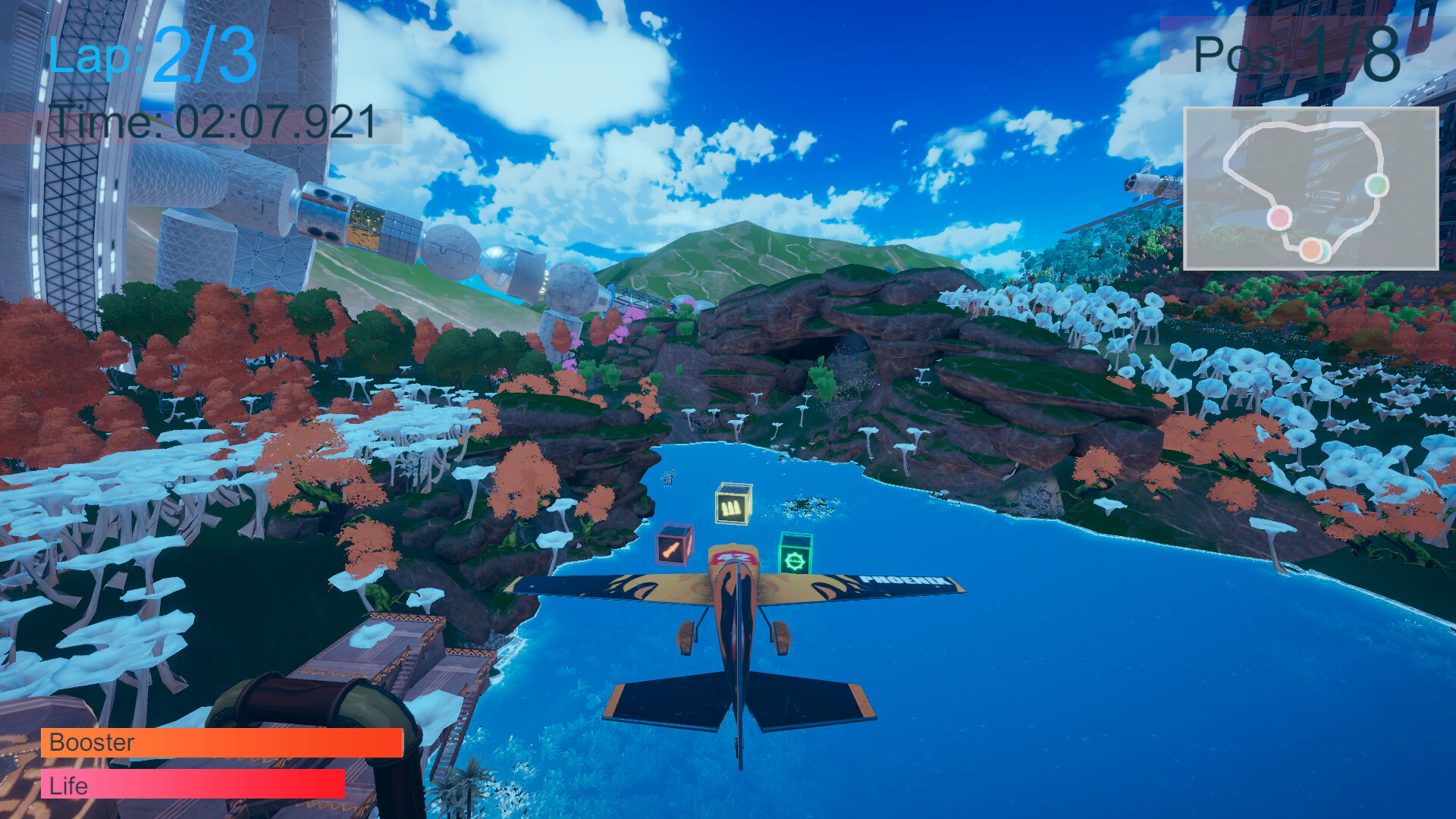The height and width of the screenshot is (819, 1456).
Task: Click the blue racer dot behind the orange marker
Action: pos(1326,252)
